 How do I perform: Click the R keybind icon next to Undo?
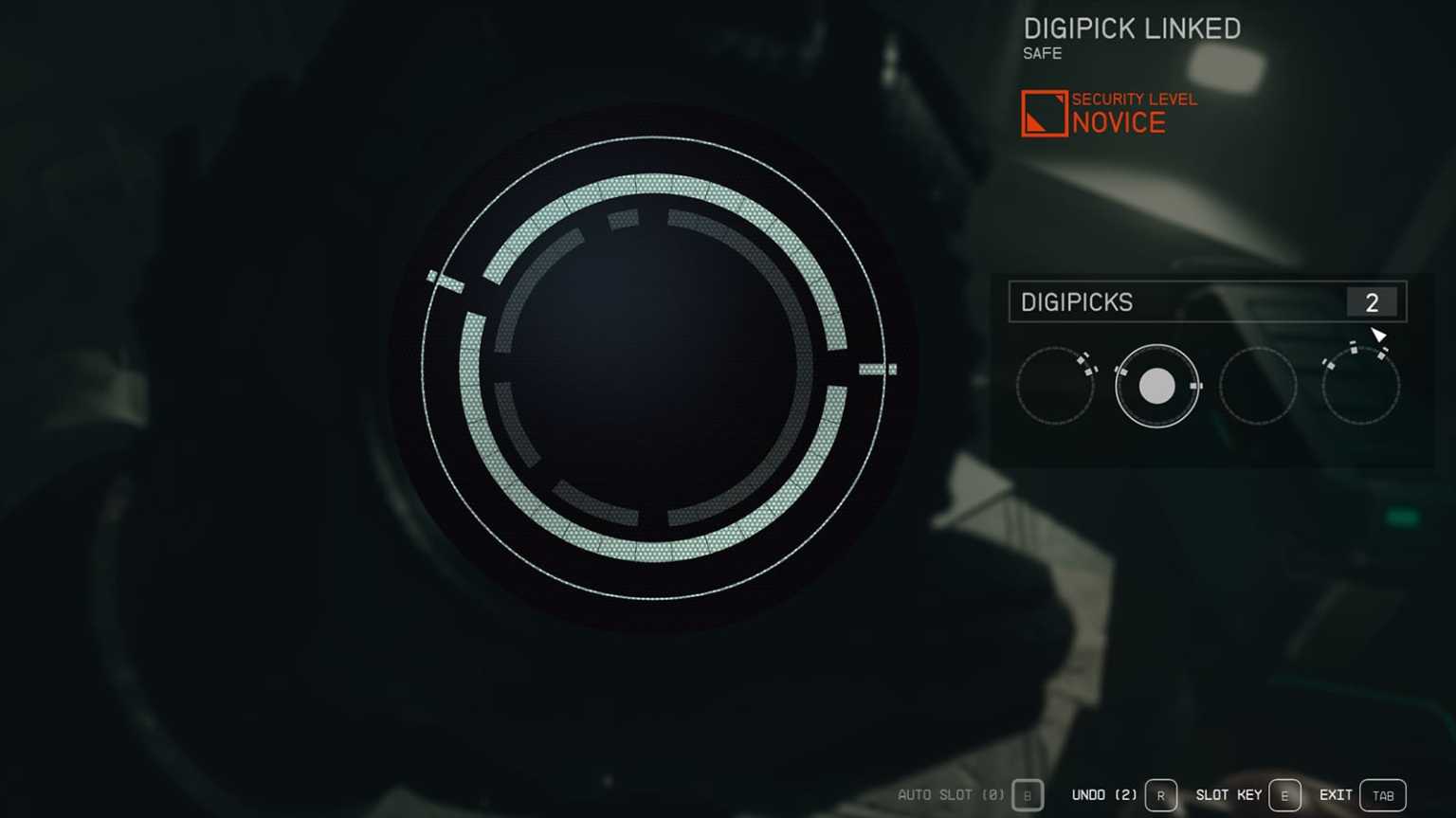(x=1160, y=795)
